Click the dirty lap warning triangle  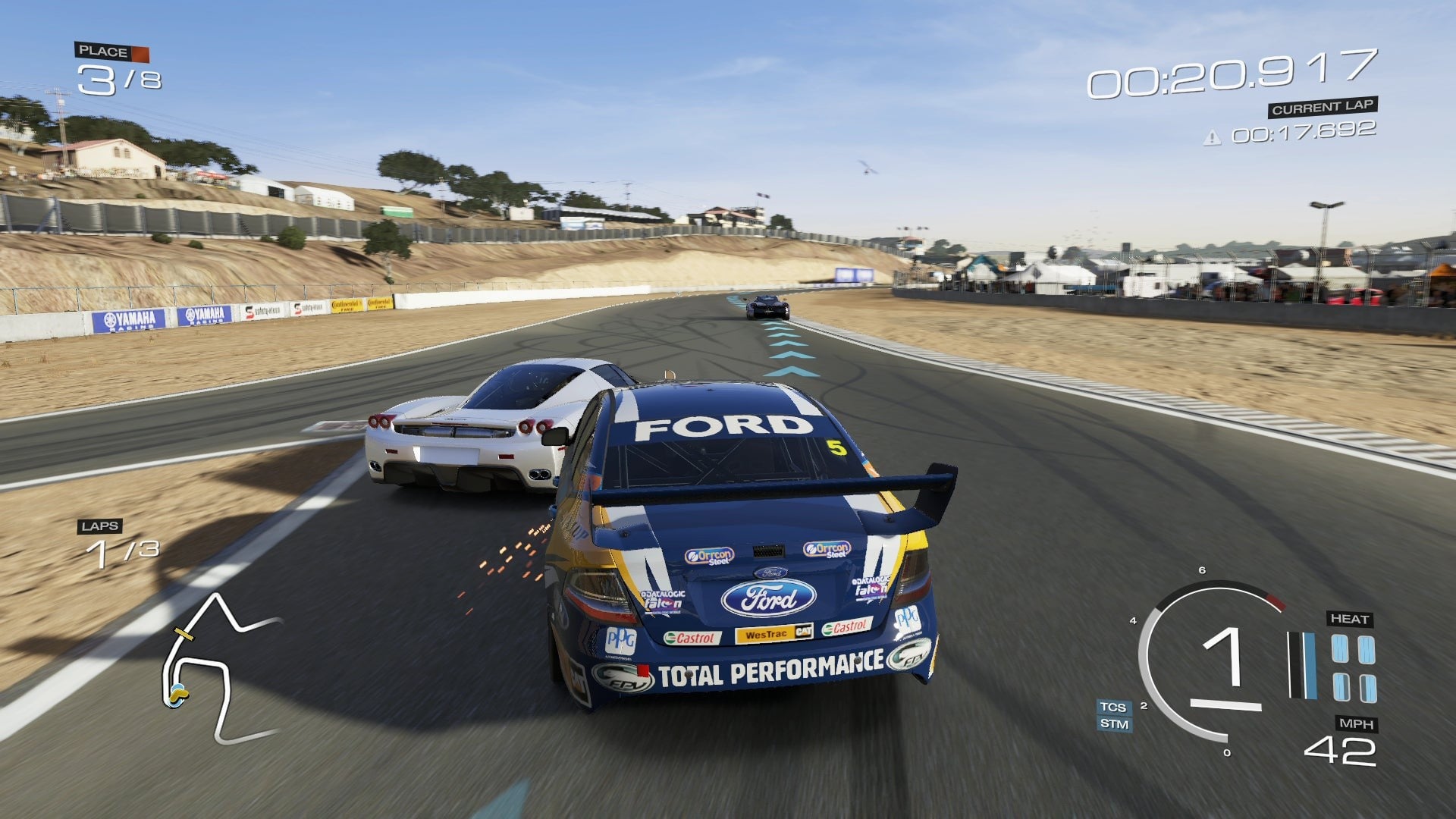pos(1213,137)
